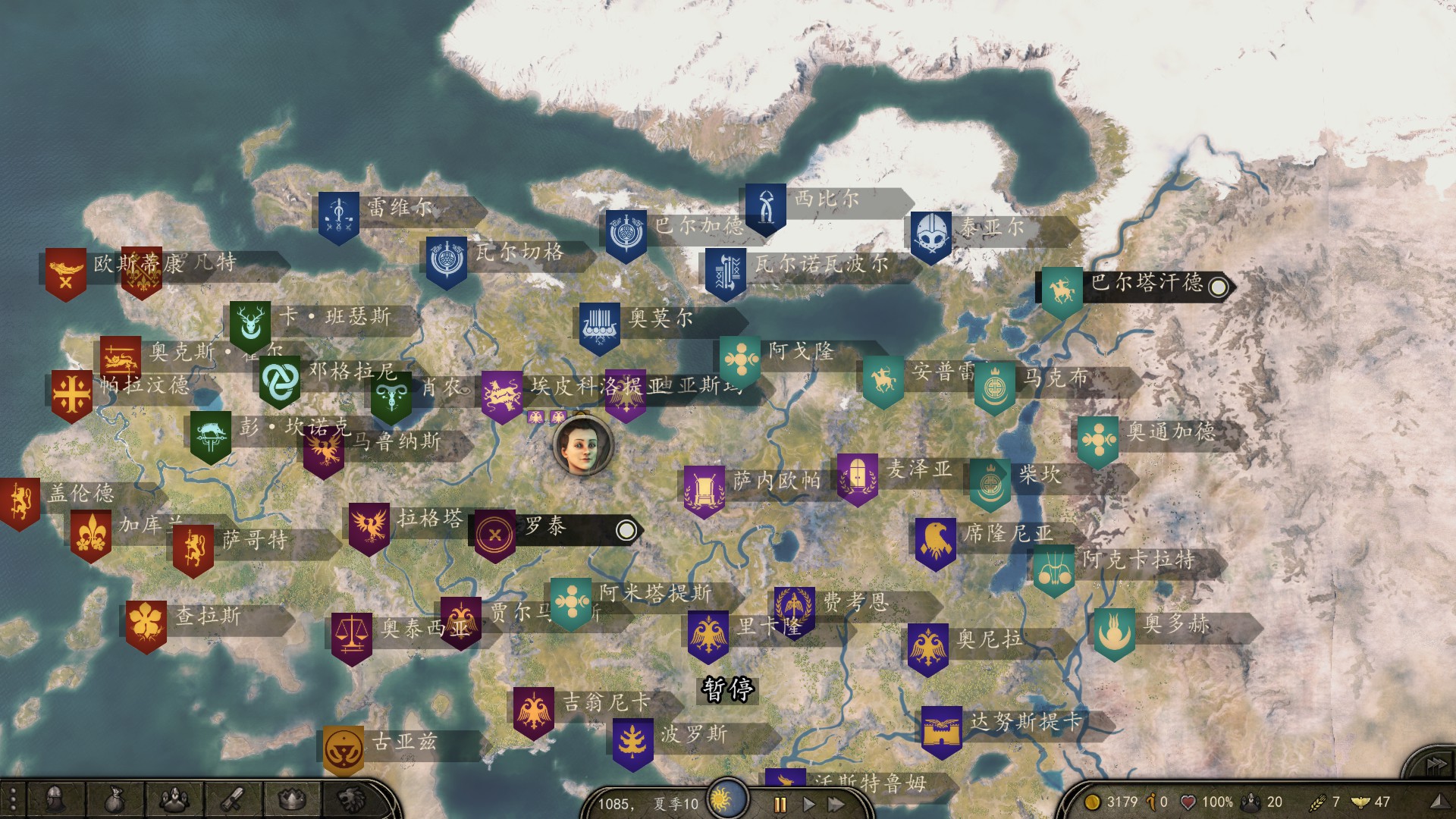Resume time with the play button
The width and height of the screenshot is (1456, 819).
[808, 804]
